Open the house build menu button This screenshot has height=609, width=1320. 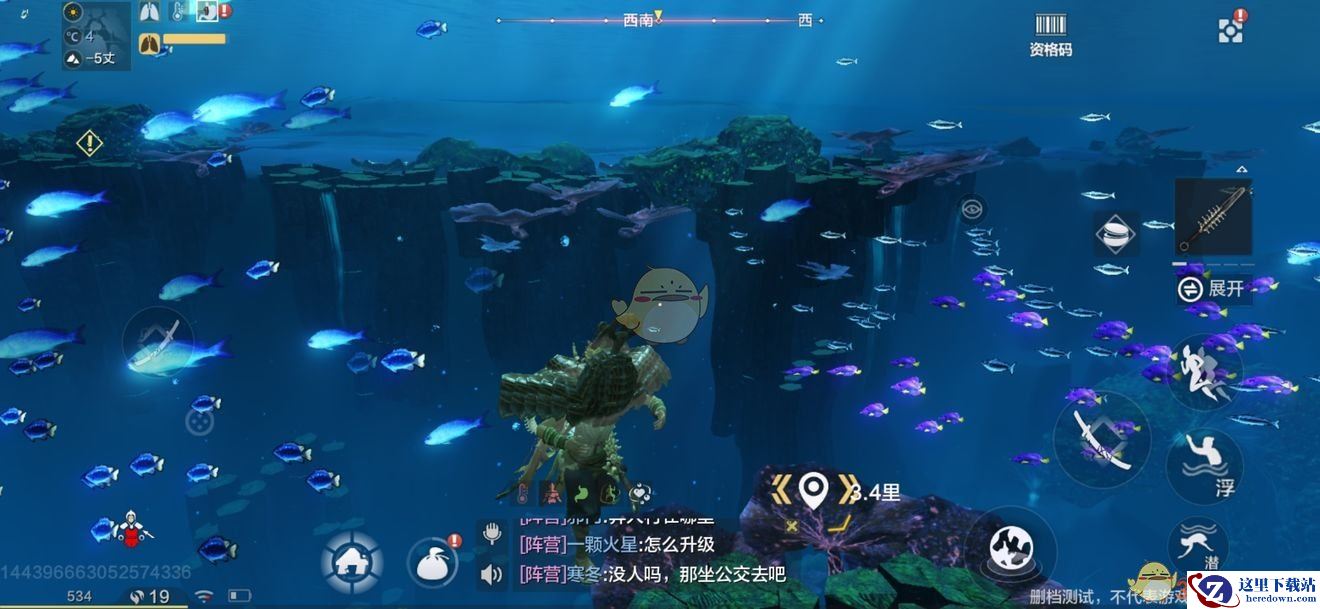(351, 561)
